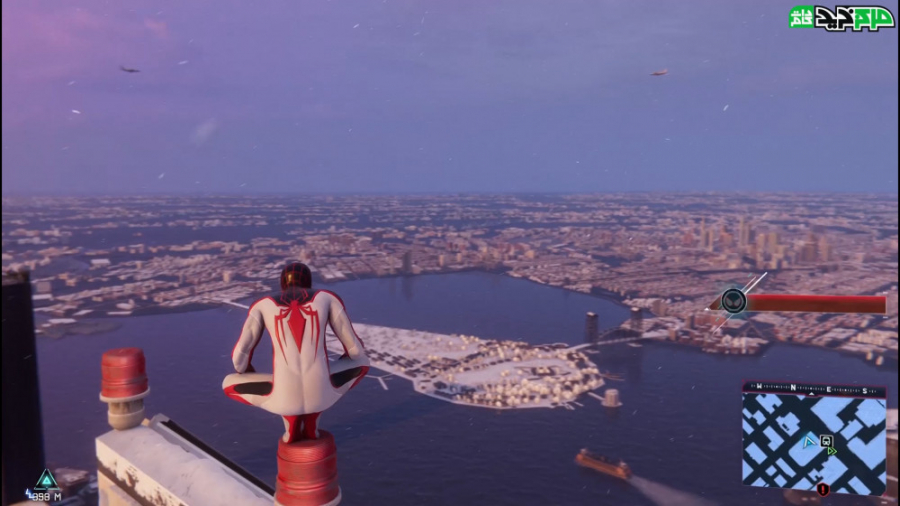This screenshot has height=506, width=900.
Task: Click the city minimap
Action: click(x=814, y=440)
